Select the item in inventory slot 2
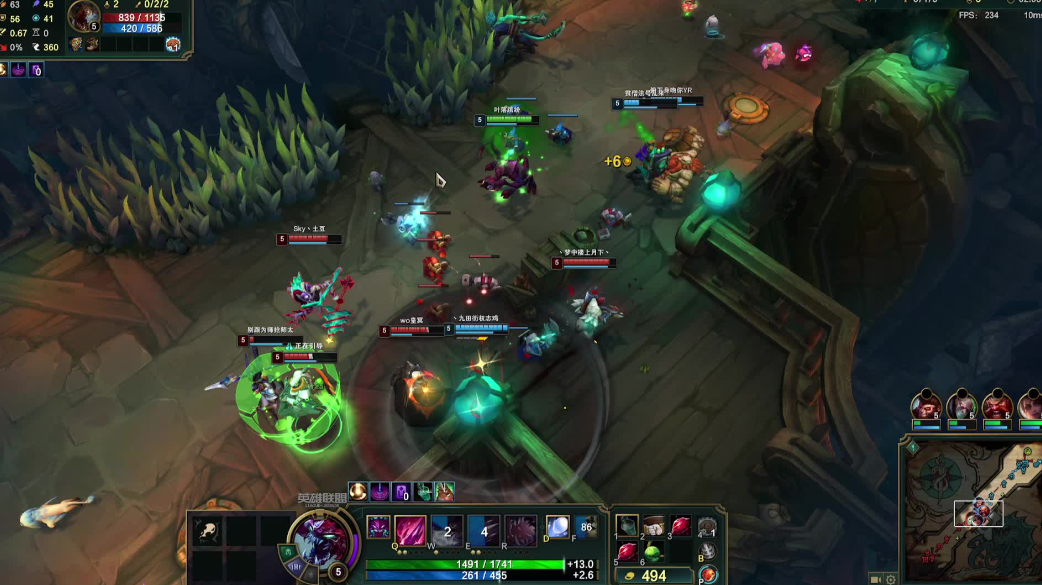1042x585 pixels. pos(653,527)
